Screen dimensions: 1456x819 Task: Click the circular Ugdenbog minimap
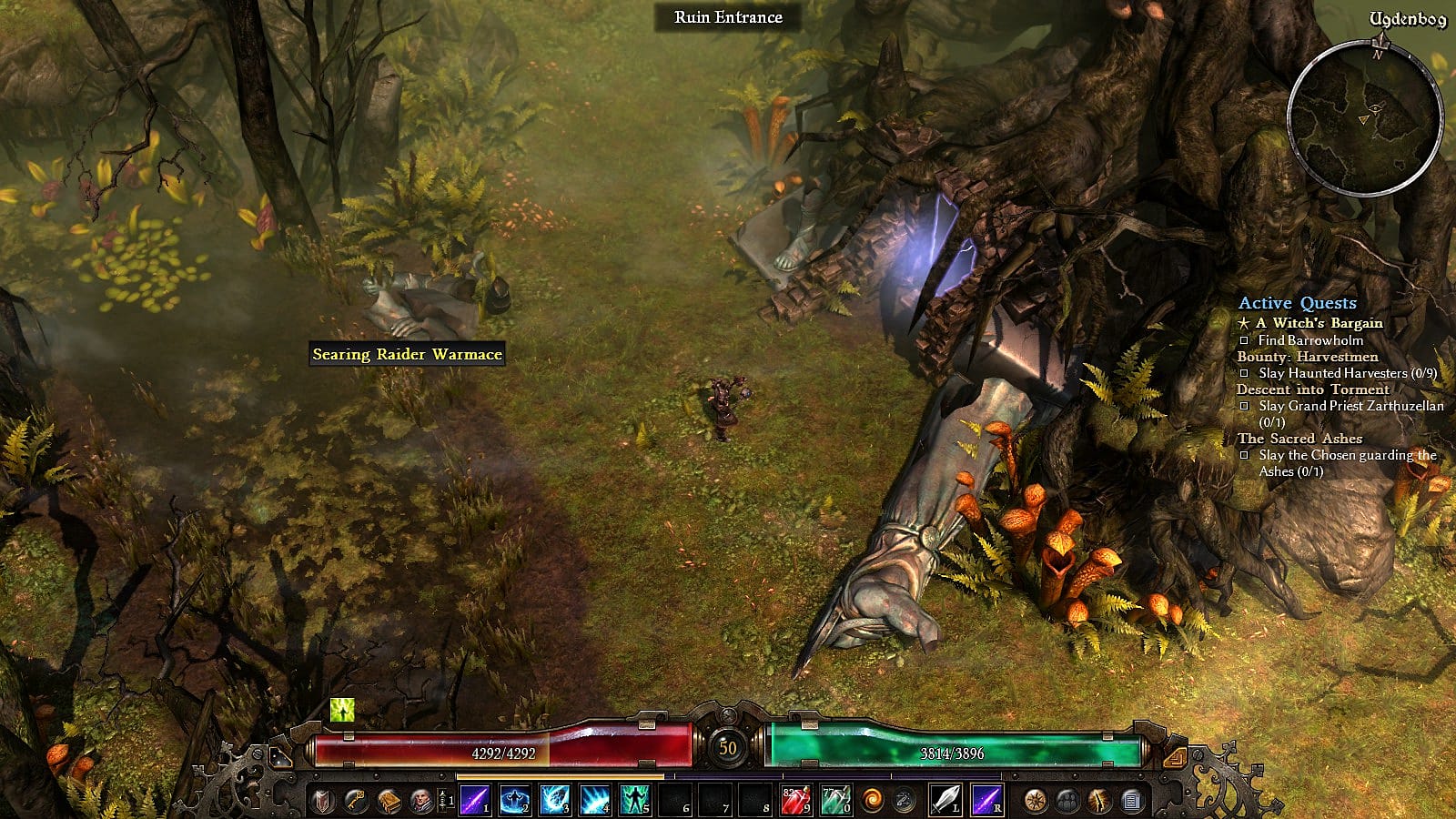[1365, 118]
